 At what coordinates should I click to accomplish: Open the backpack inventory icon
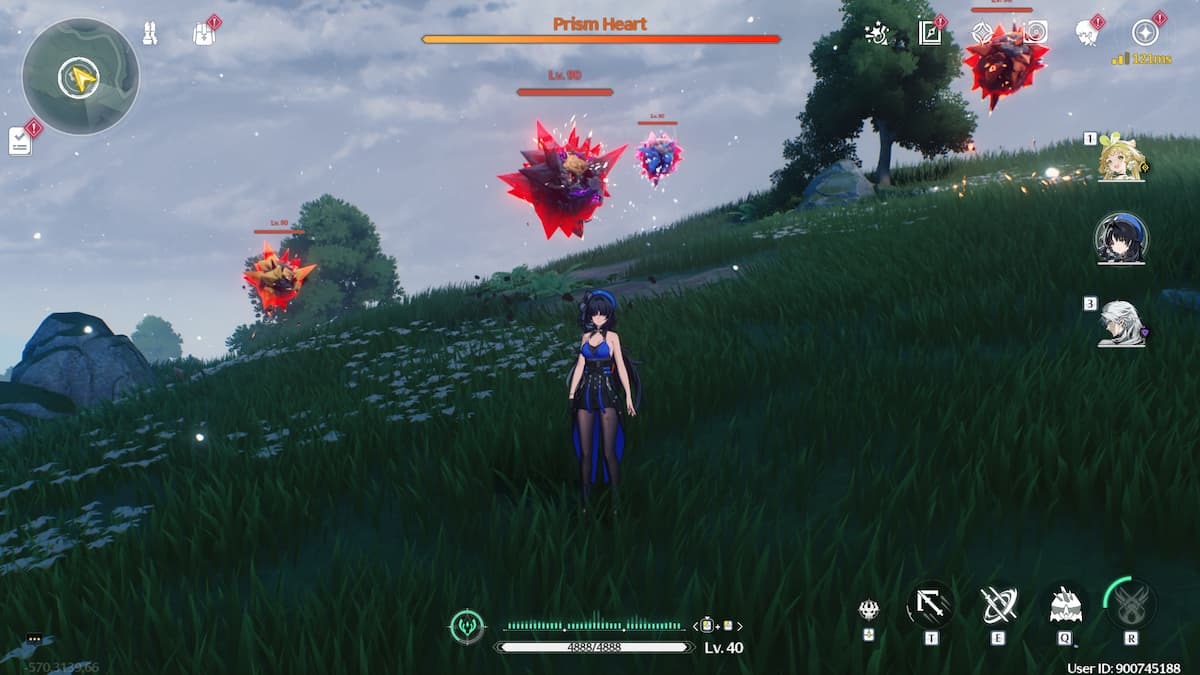click(x=203, y=33)
